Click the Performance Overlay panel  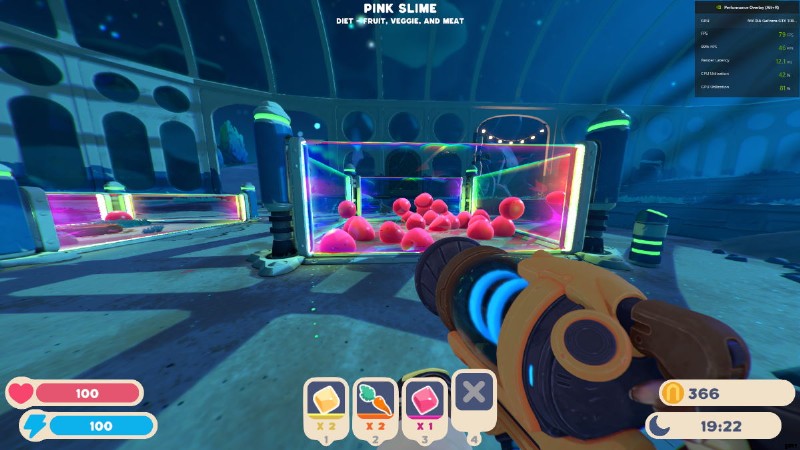745,50
